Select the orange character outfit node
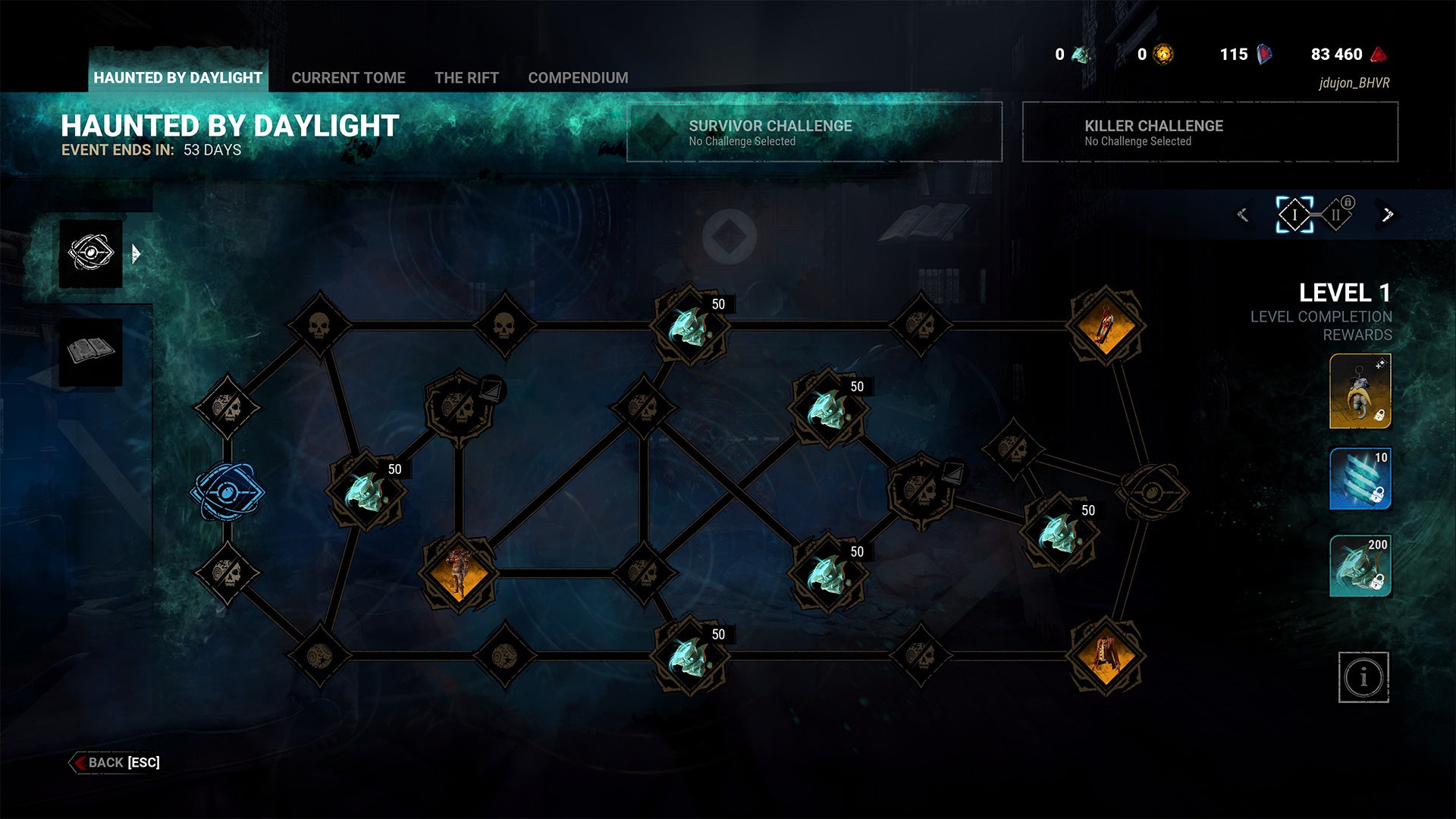 (457, 573)
